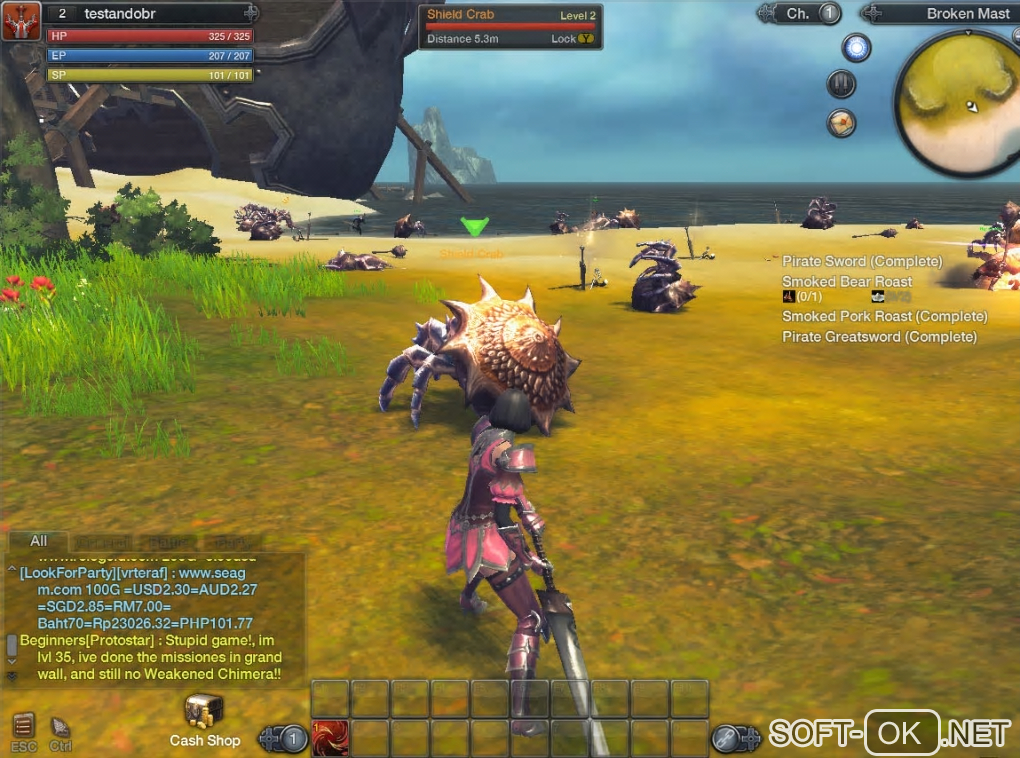This screenshot has height=758, width=1020.
Task: Open the mail envelope icon
Action: (841, 122)
